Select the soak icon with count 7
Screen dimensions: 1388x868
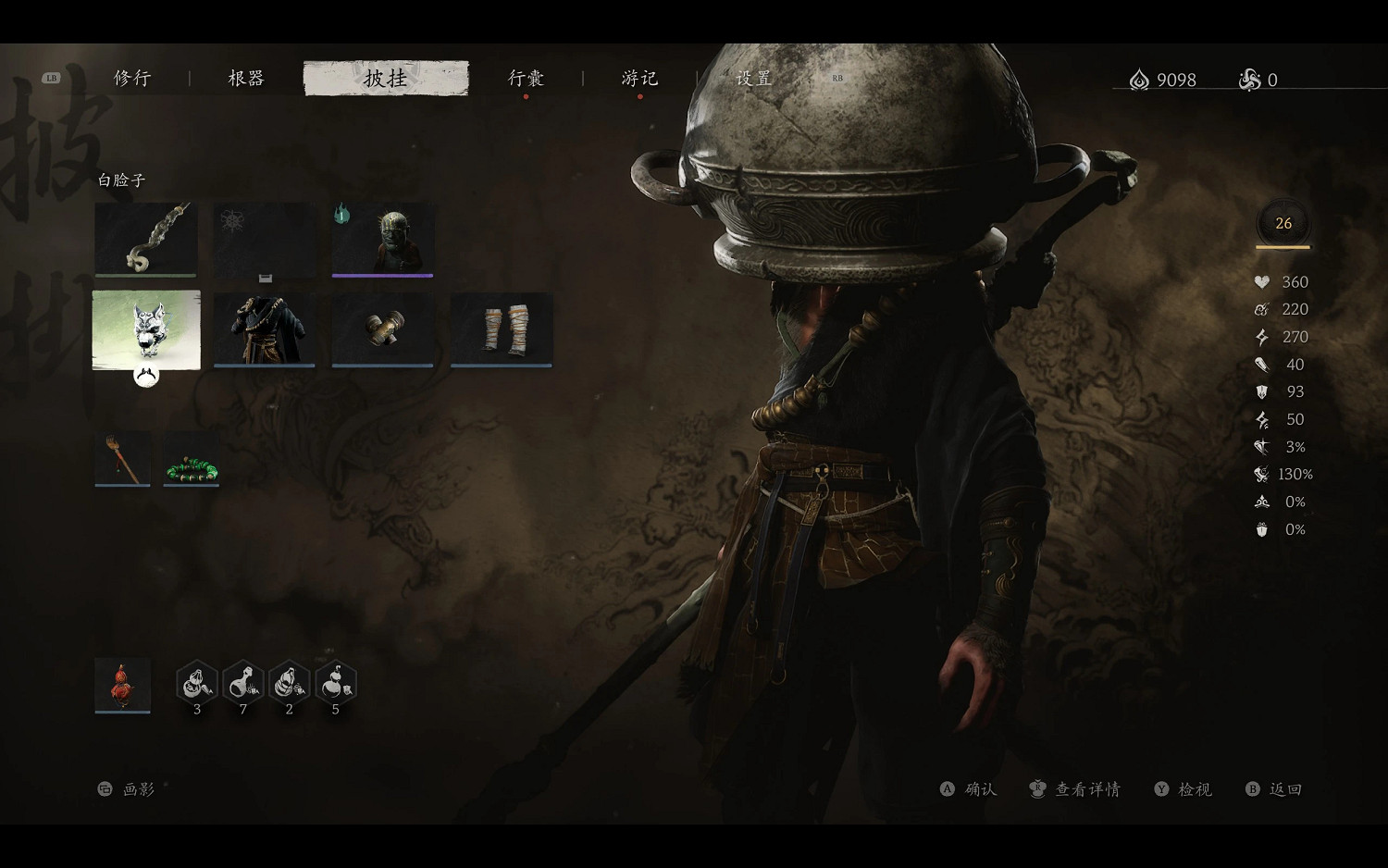tap(242, 684)
